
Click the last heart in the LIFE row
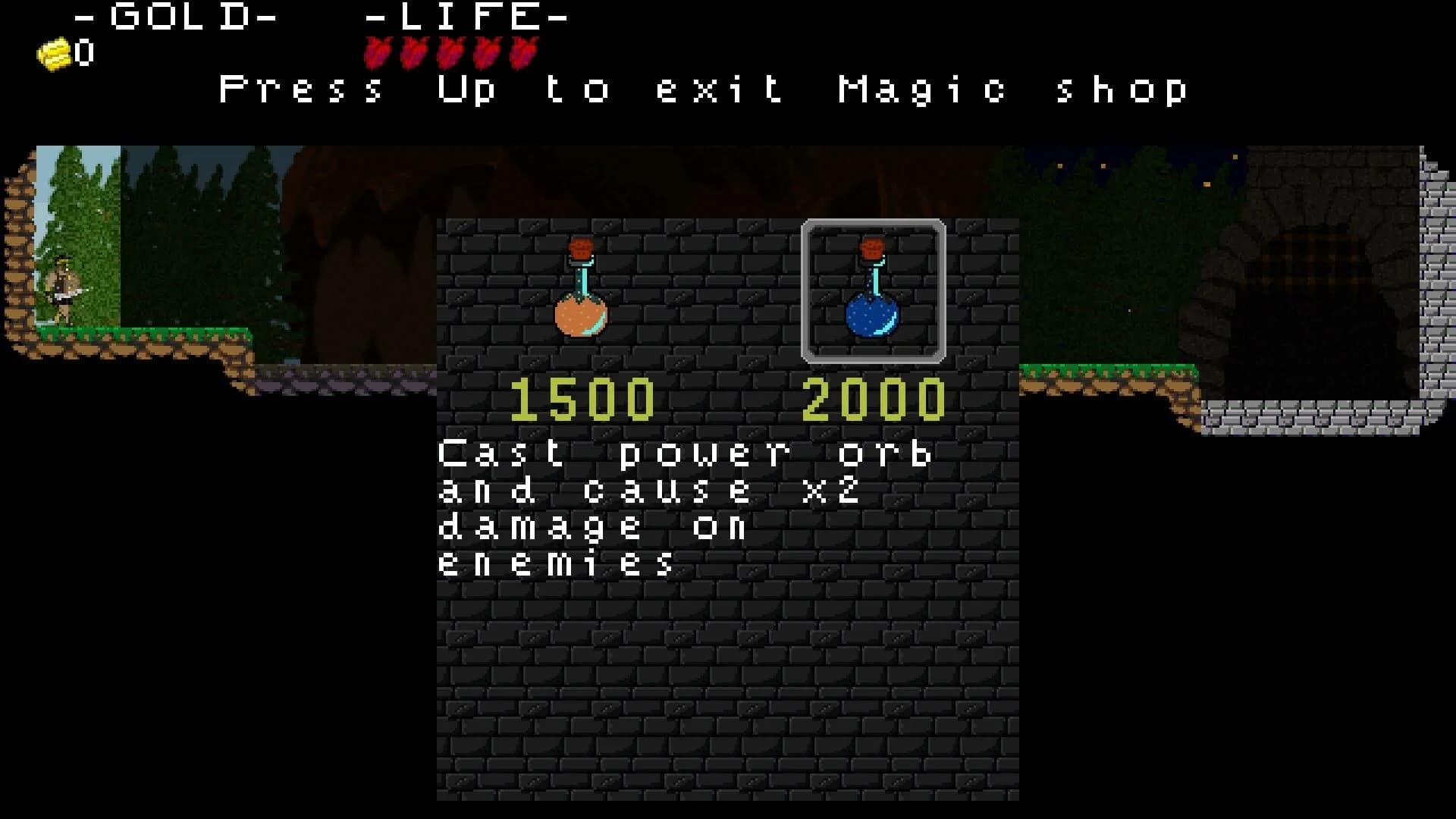pos(523,51)
